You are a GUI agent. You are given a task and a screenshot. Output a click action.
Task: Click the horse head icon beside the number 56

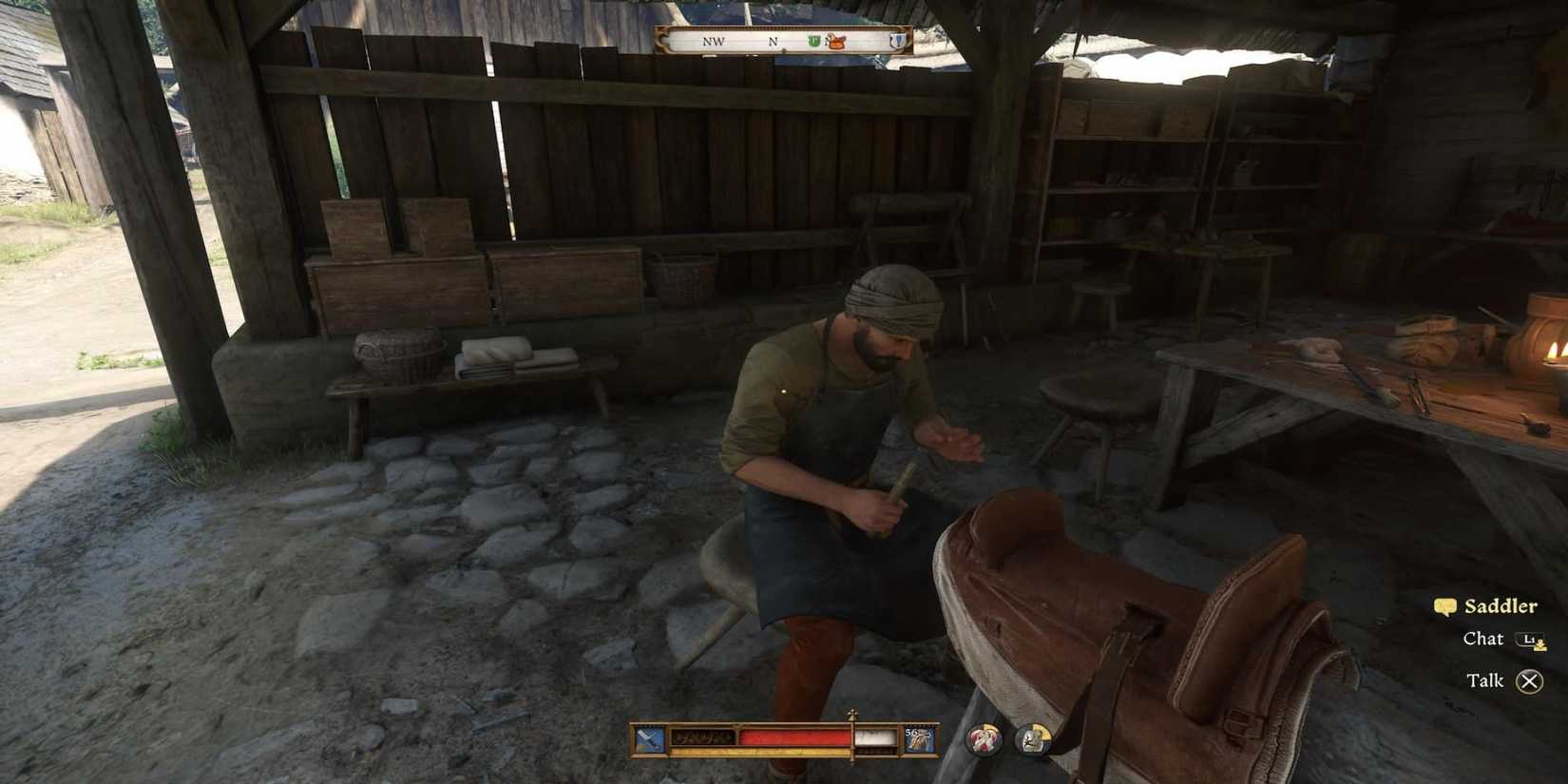921,738
